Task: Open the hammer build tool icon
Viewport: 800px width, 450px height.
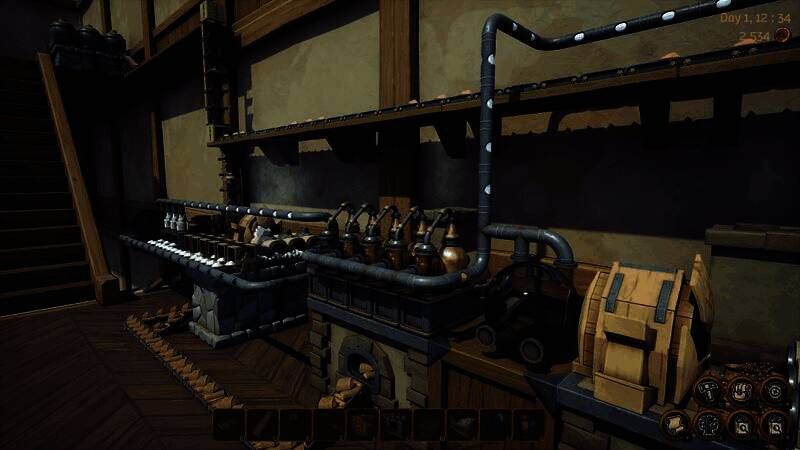Action: pos(708,392)
